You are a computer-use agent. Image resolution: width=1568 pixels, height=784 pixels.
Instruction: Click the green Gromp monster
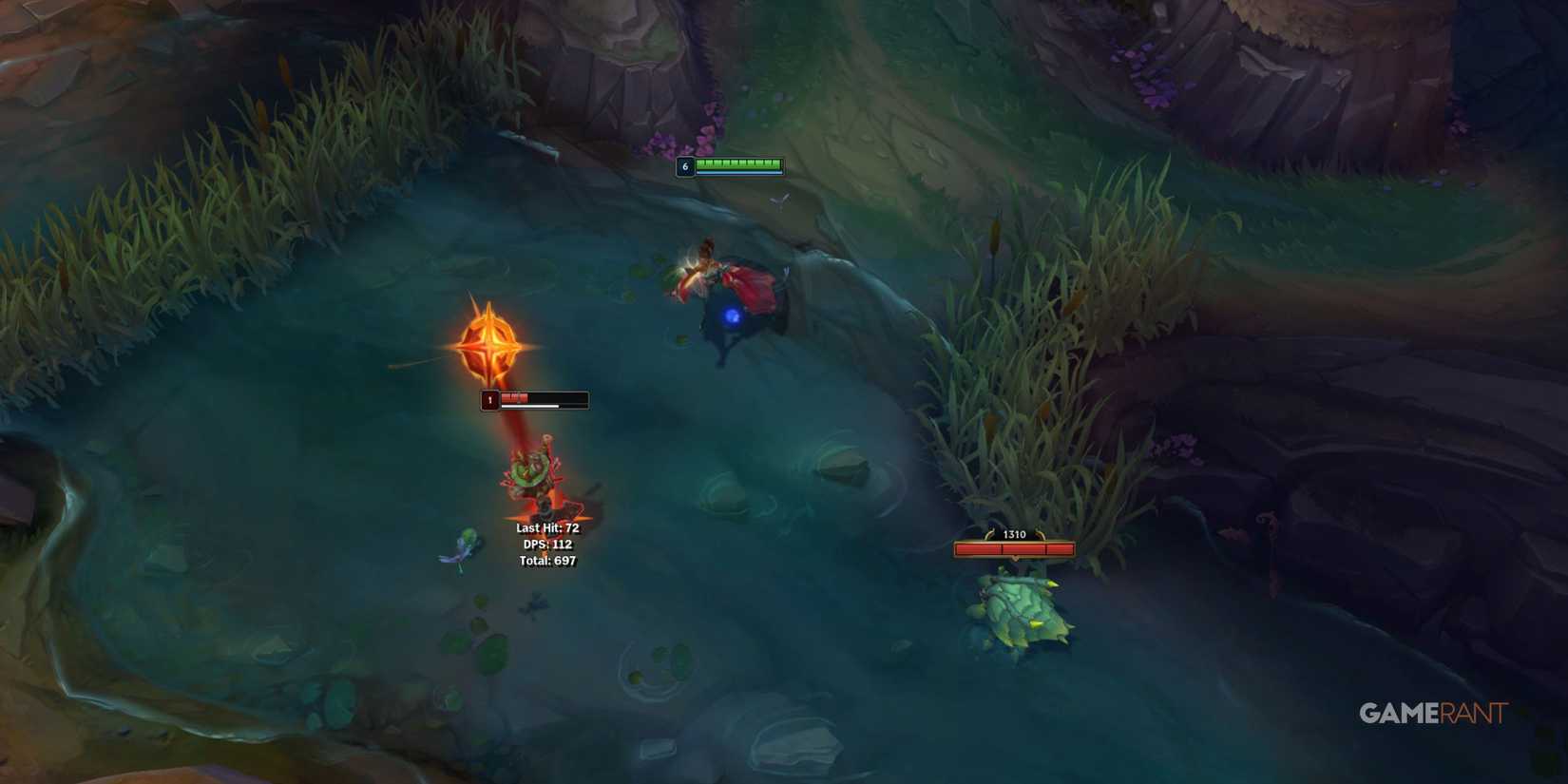point(1022,613)
